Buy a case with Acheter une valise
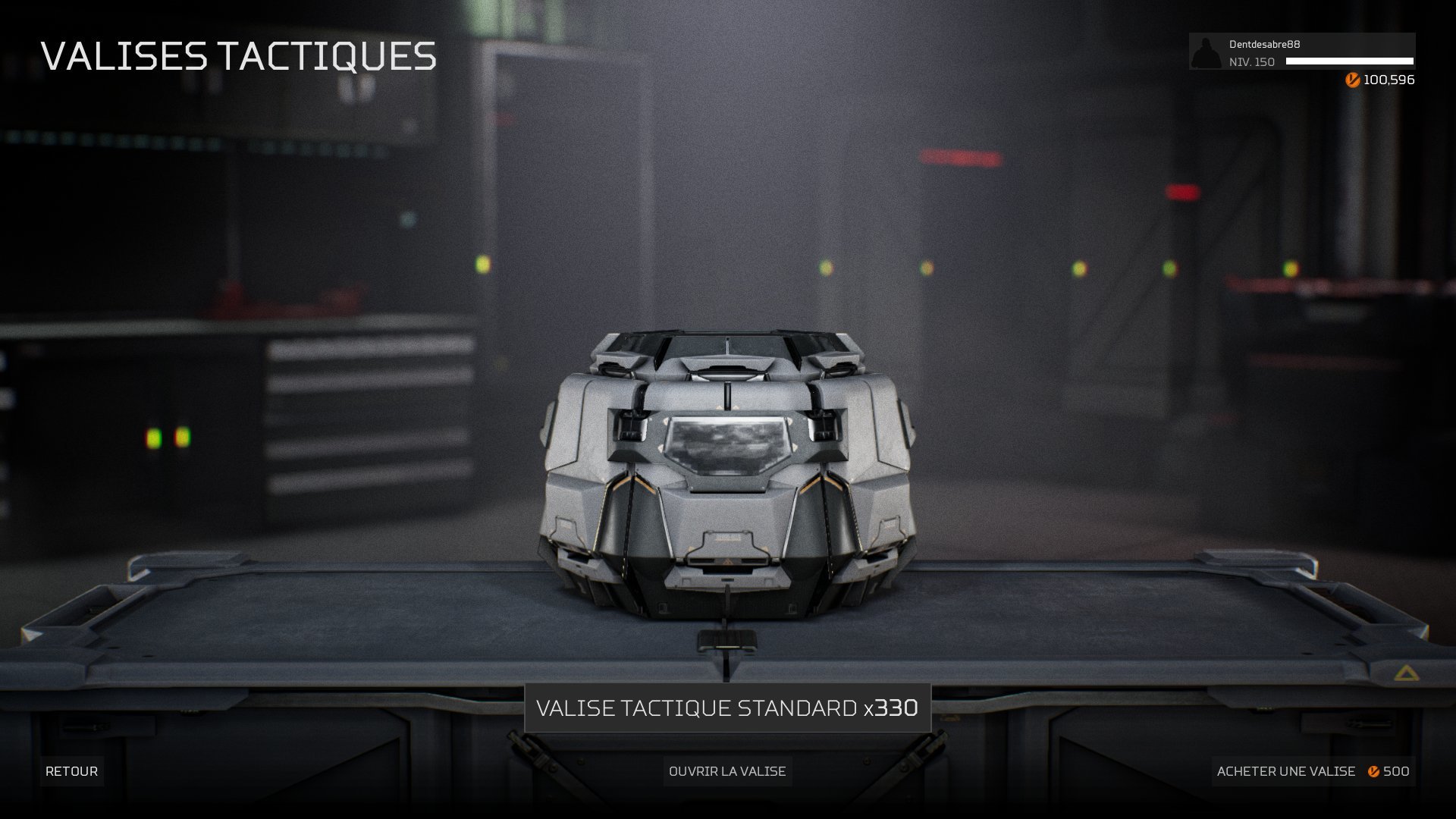 tap(1313, 771)
